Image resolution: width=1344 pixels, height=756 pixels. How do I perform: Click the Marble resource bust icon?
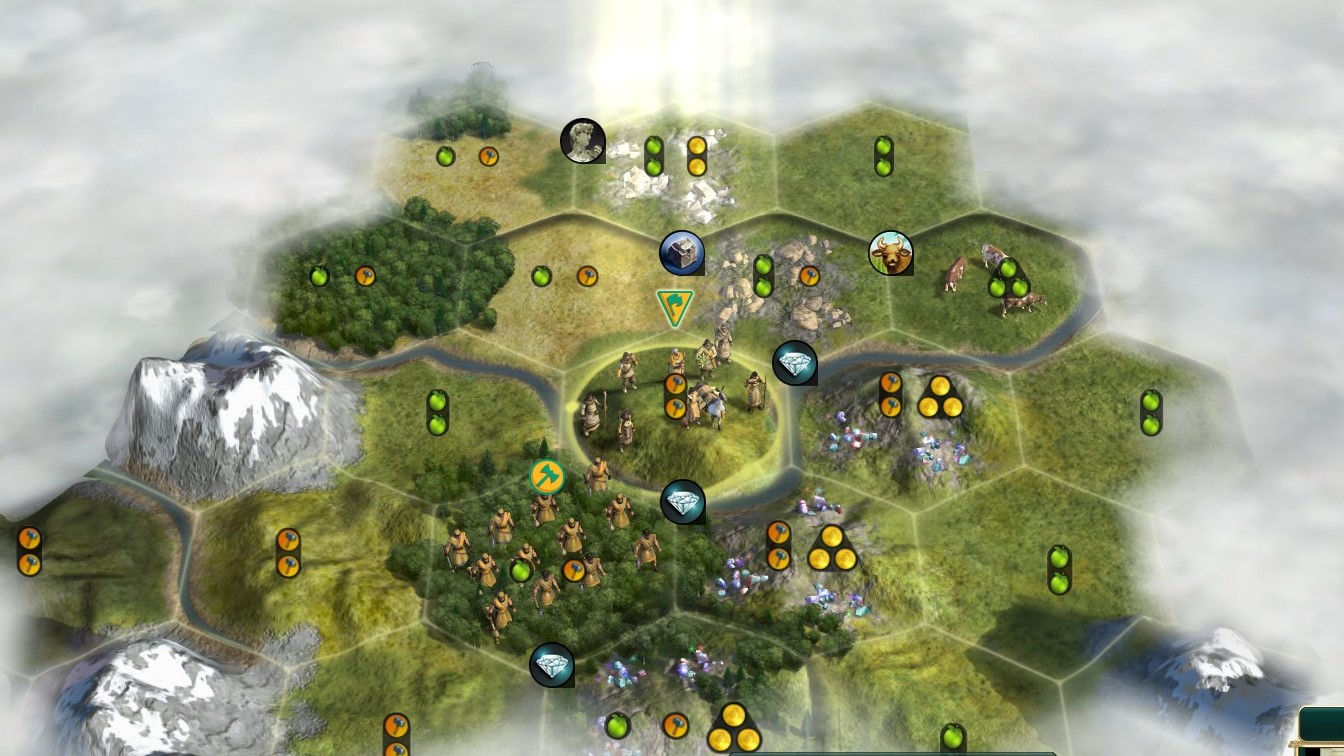click(583, 140)
